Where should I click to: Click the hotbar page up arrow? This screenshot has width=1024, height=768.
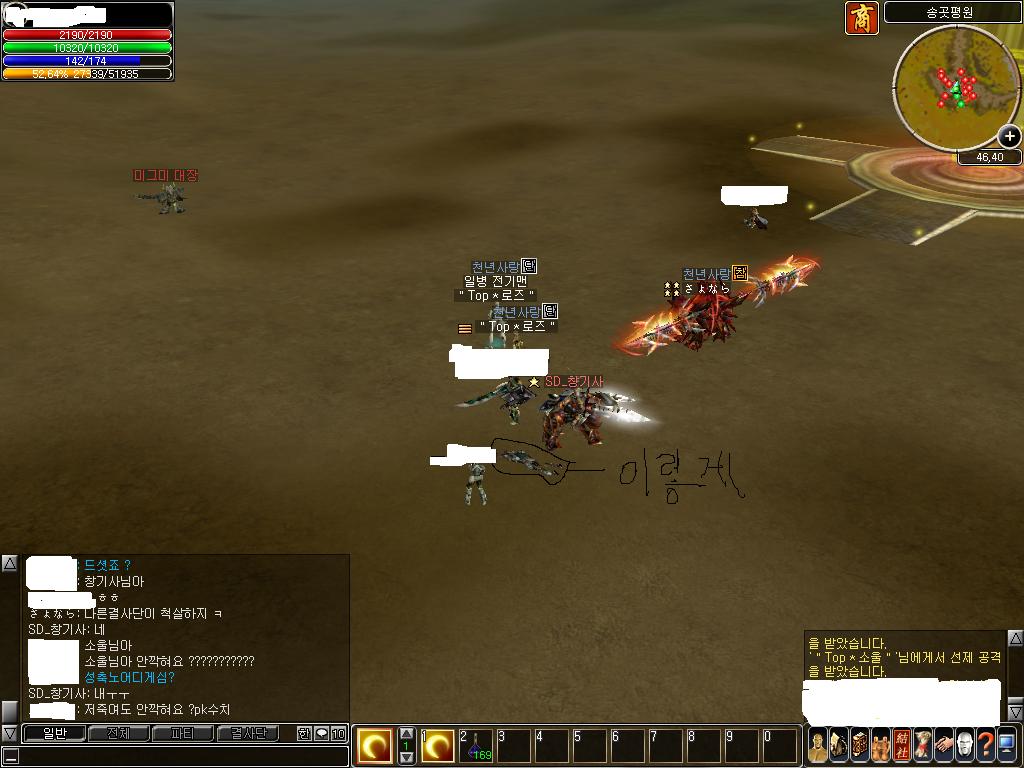406,734
